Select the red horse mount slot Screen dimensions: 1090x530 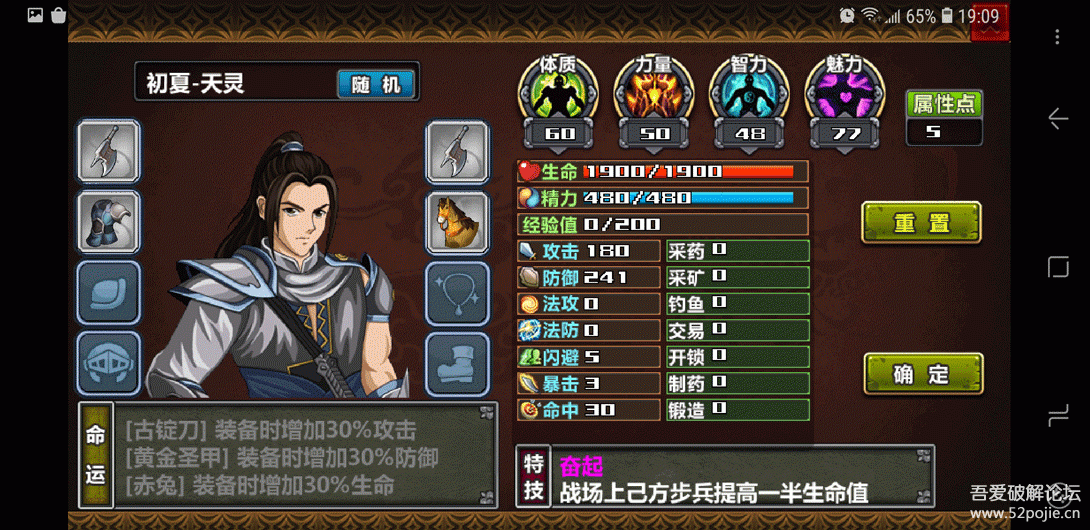point(457,222)
